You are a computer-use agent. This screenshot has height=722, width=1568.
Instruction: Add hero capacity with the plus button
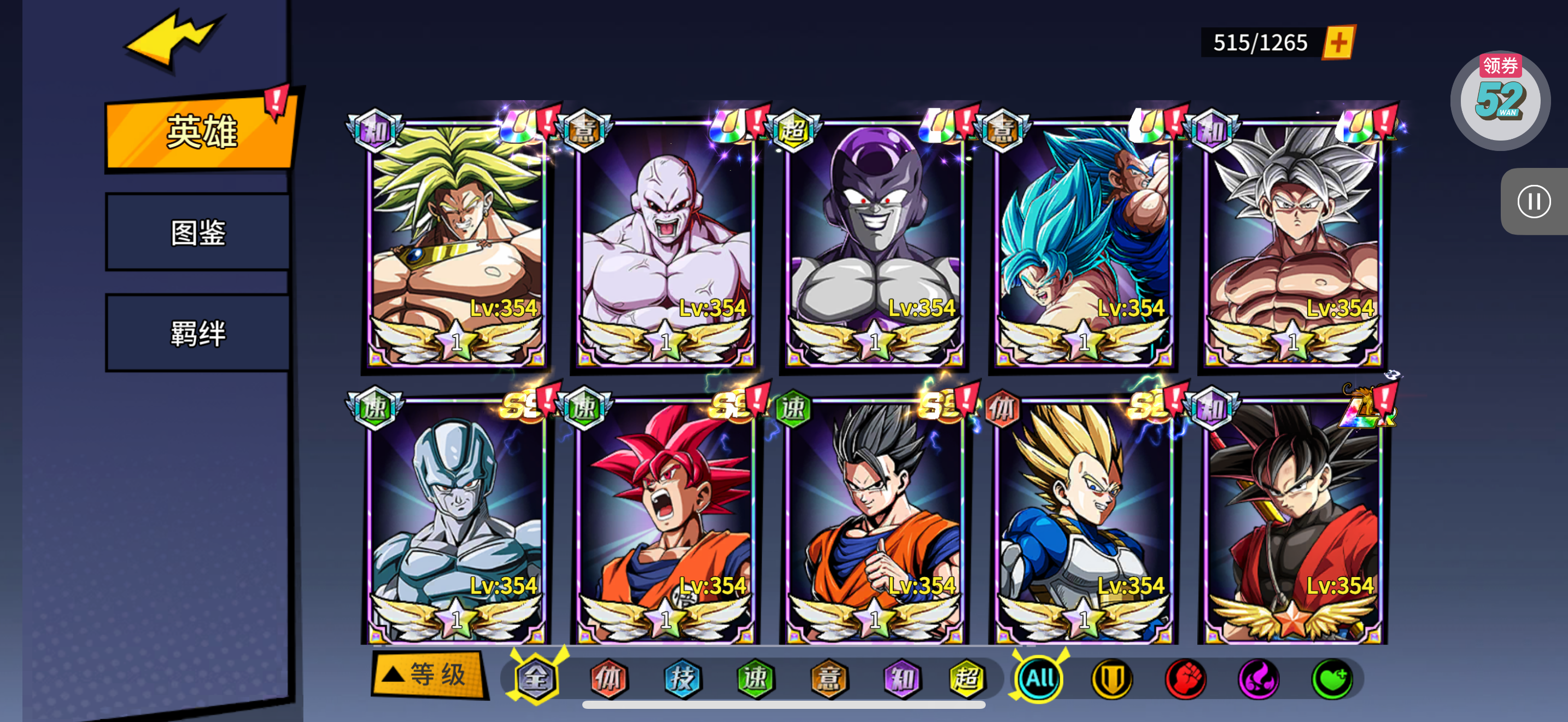tap(1338, 43)
